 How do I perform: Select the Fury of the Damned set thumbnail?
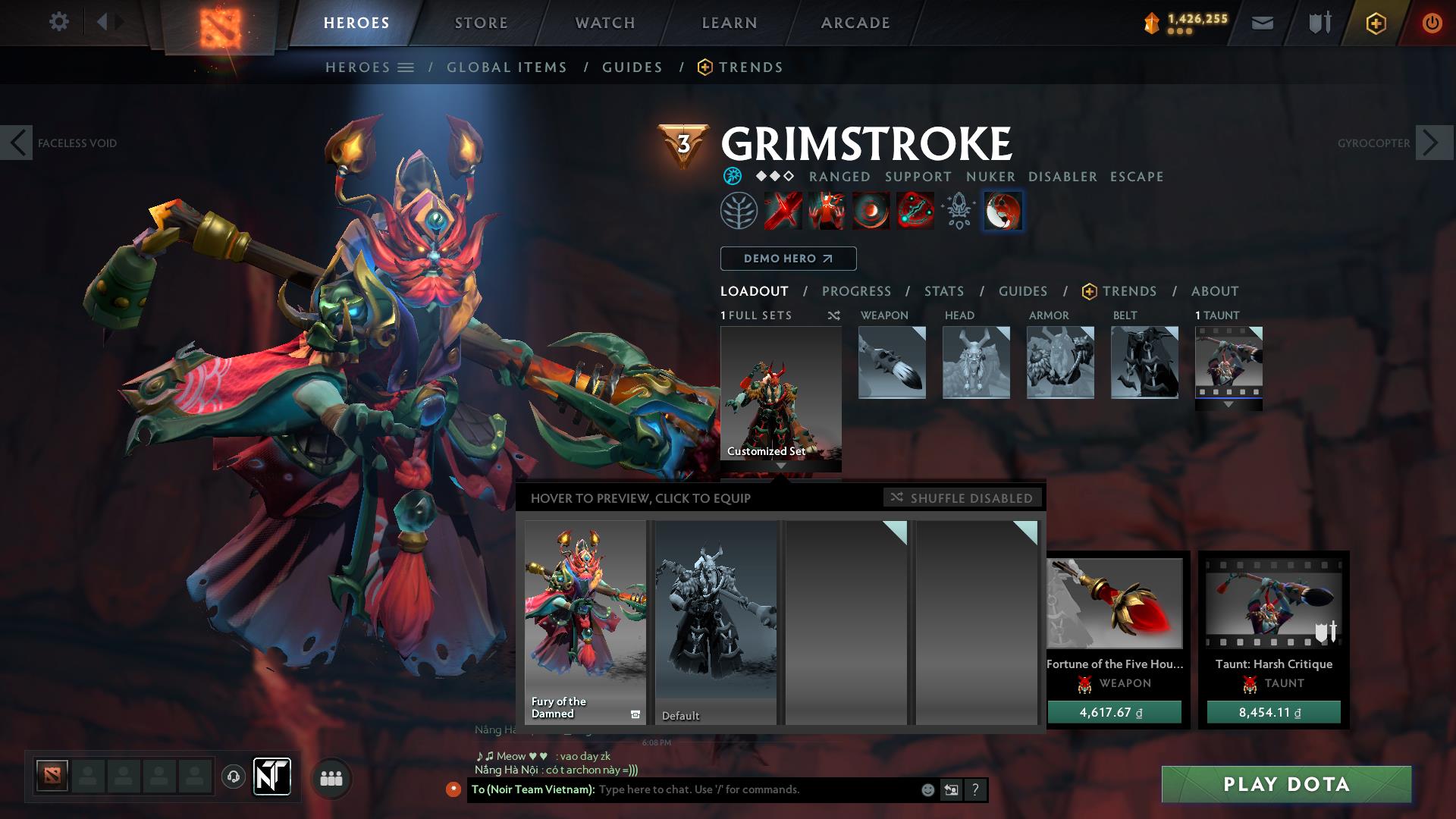(x=585, y=622)
